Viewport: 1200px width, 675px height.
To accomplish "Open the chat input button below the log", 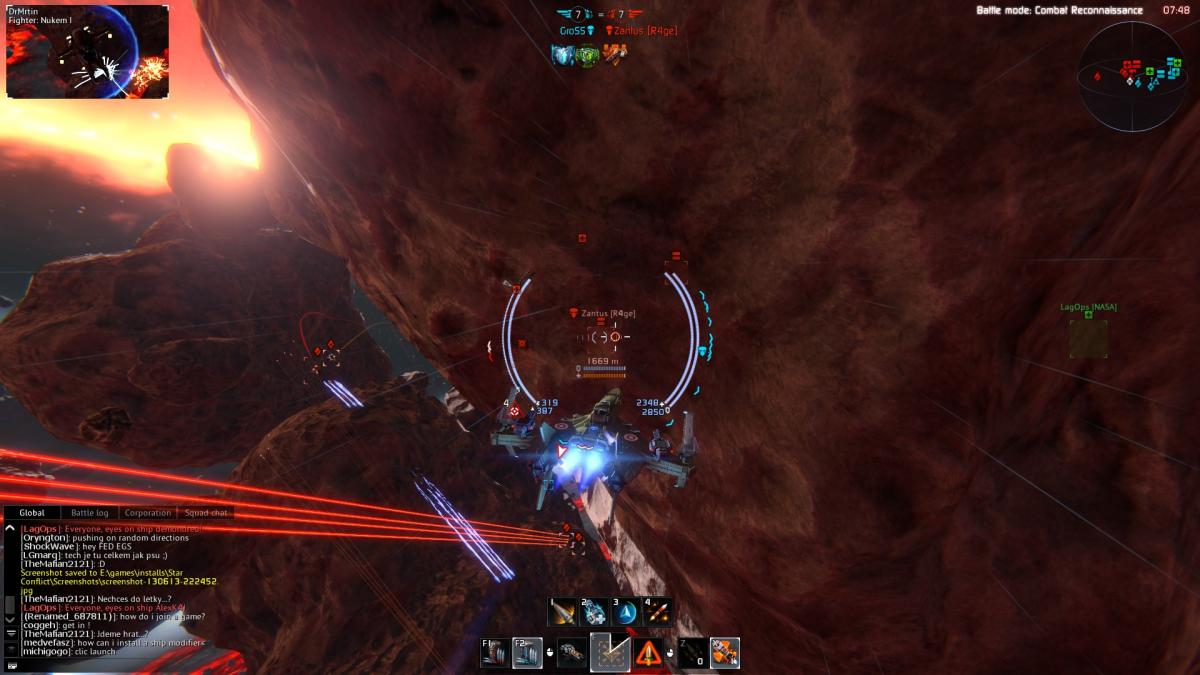I will pyautogui.click(x=11, y=664).
